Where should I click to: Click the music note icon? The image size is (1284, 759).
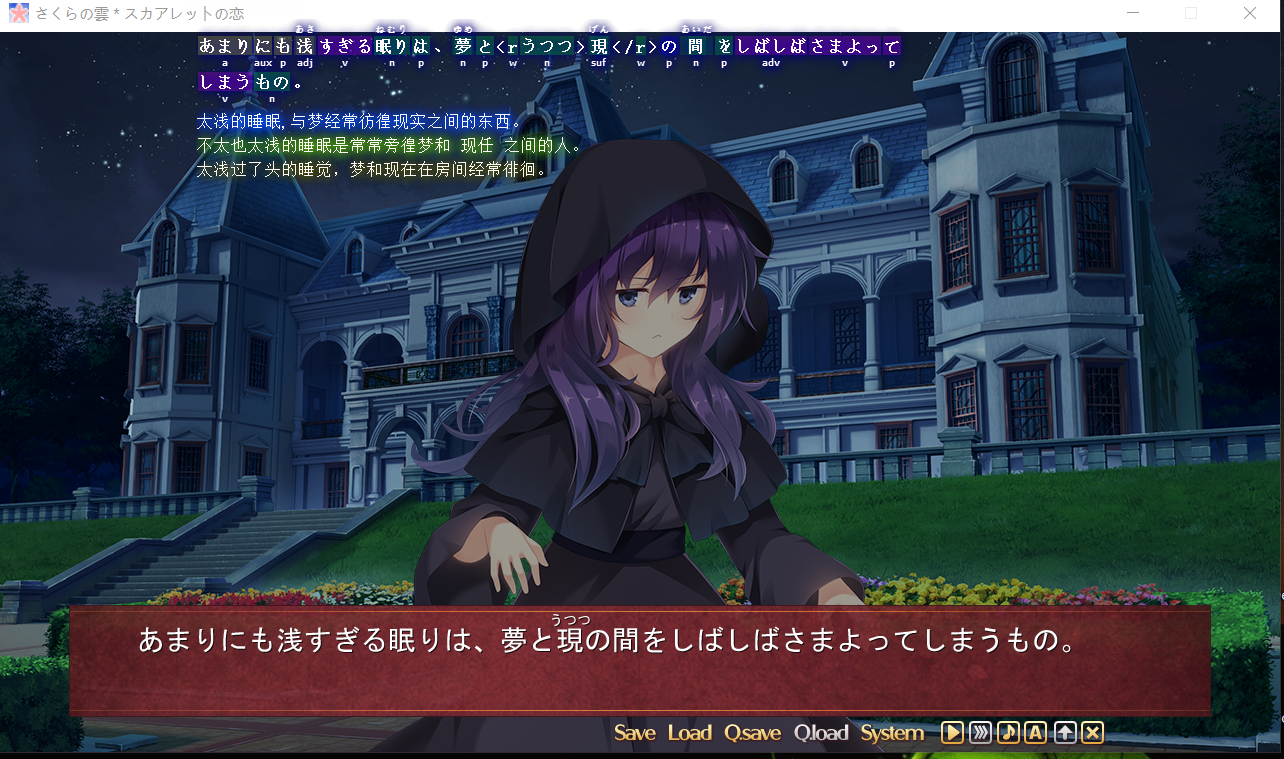[x=1008, y=733]
